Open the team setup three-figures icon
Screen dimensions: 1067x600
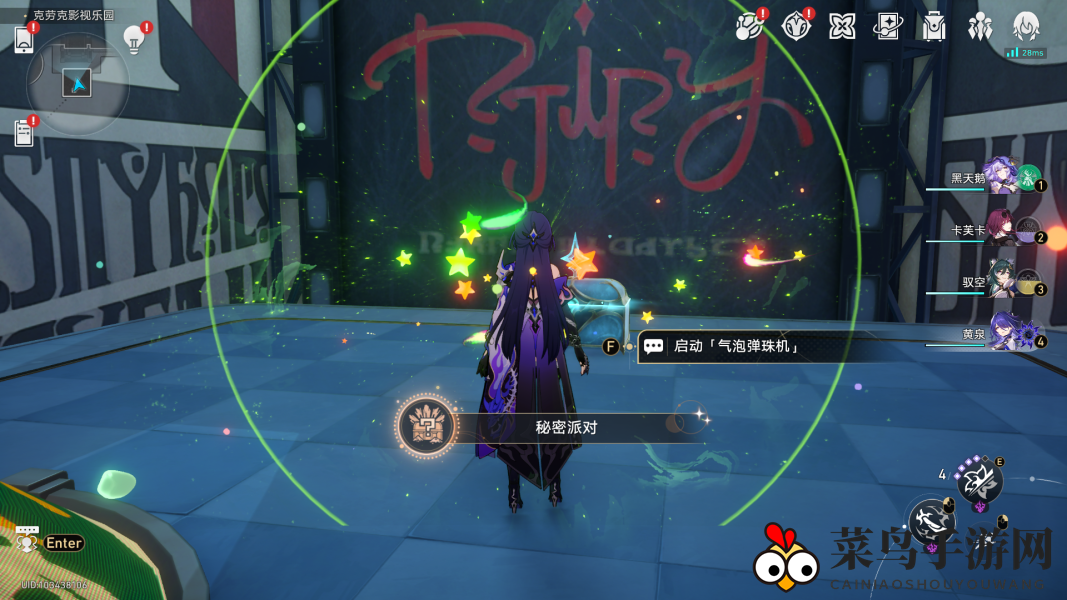point(980,26)
